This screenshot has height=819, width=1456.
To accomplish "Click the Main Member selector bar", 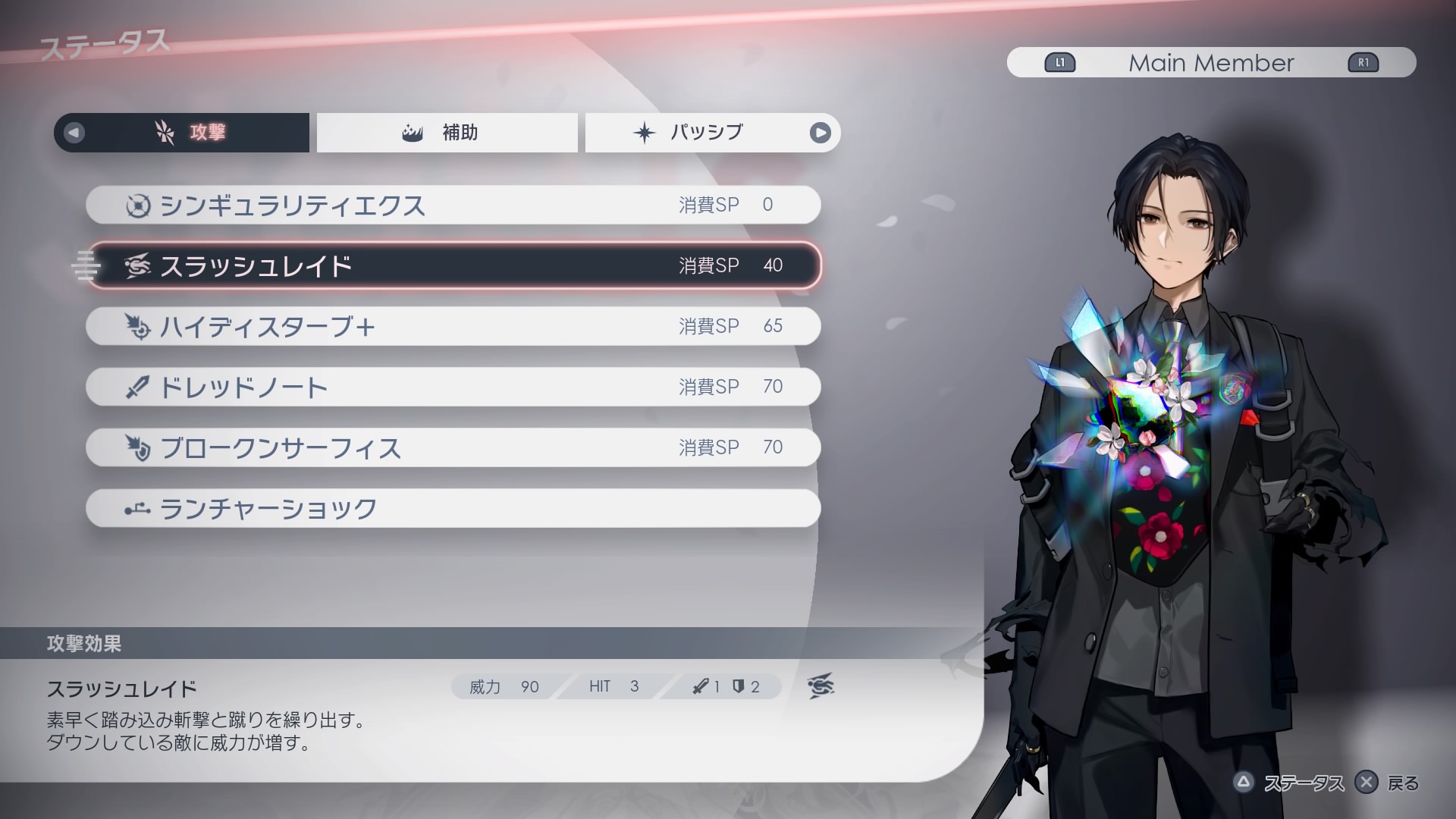I will coord(1211,63).
